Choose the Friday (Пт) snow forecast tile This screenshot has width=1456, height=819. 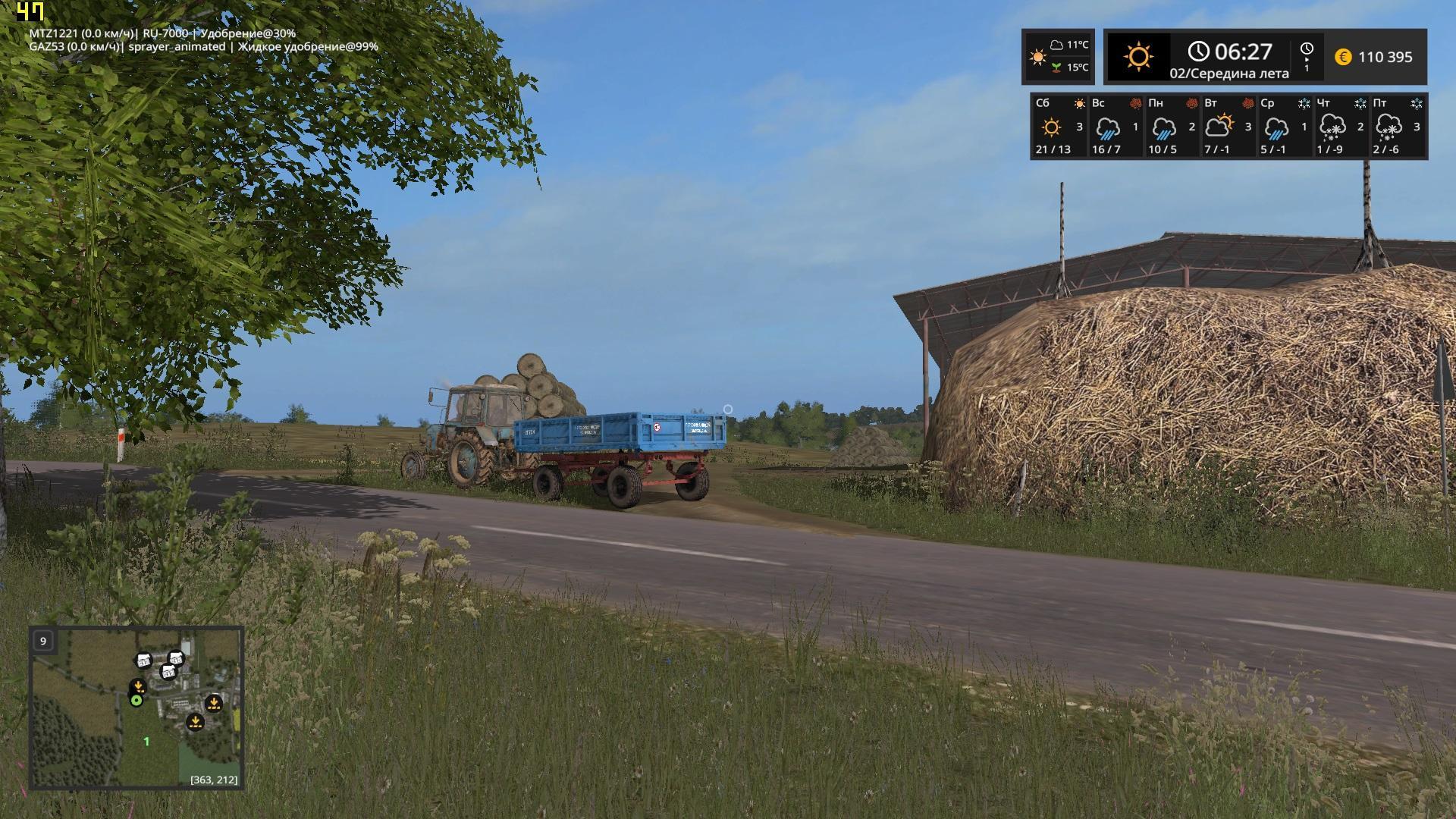[x=1397, y=126]
